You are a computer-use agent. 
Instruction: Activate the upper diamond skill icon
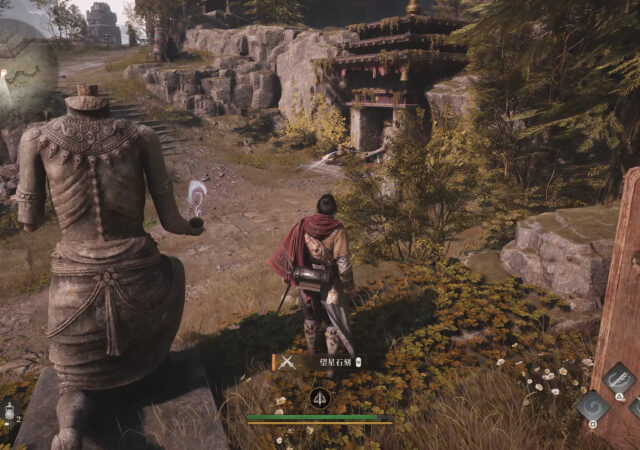[619, 379]
